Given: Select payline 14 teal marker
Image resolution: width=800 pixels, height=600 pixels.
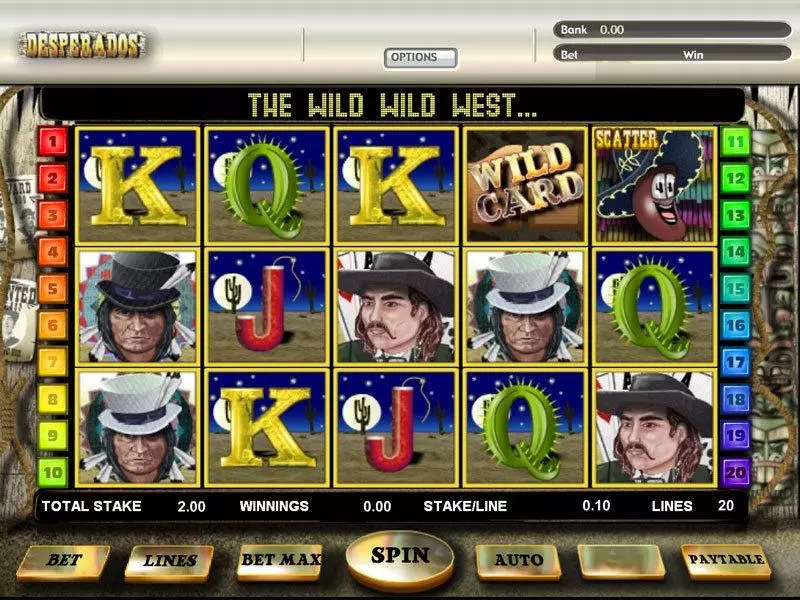Looking at the screenshot, I should click(x=736, y=252).
